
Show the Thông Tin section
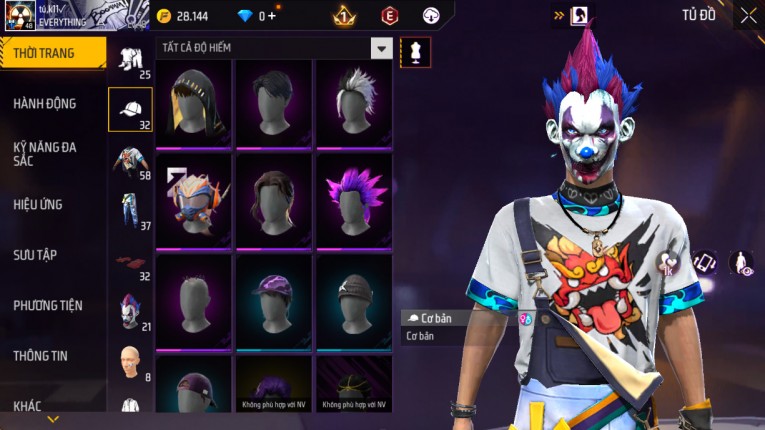click(x=41, y=355)
